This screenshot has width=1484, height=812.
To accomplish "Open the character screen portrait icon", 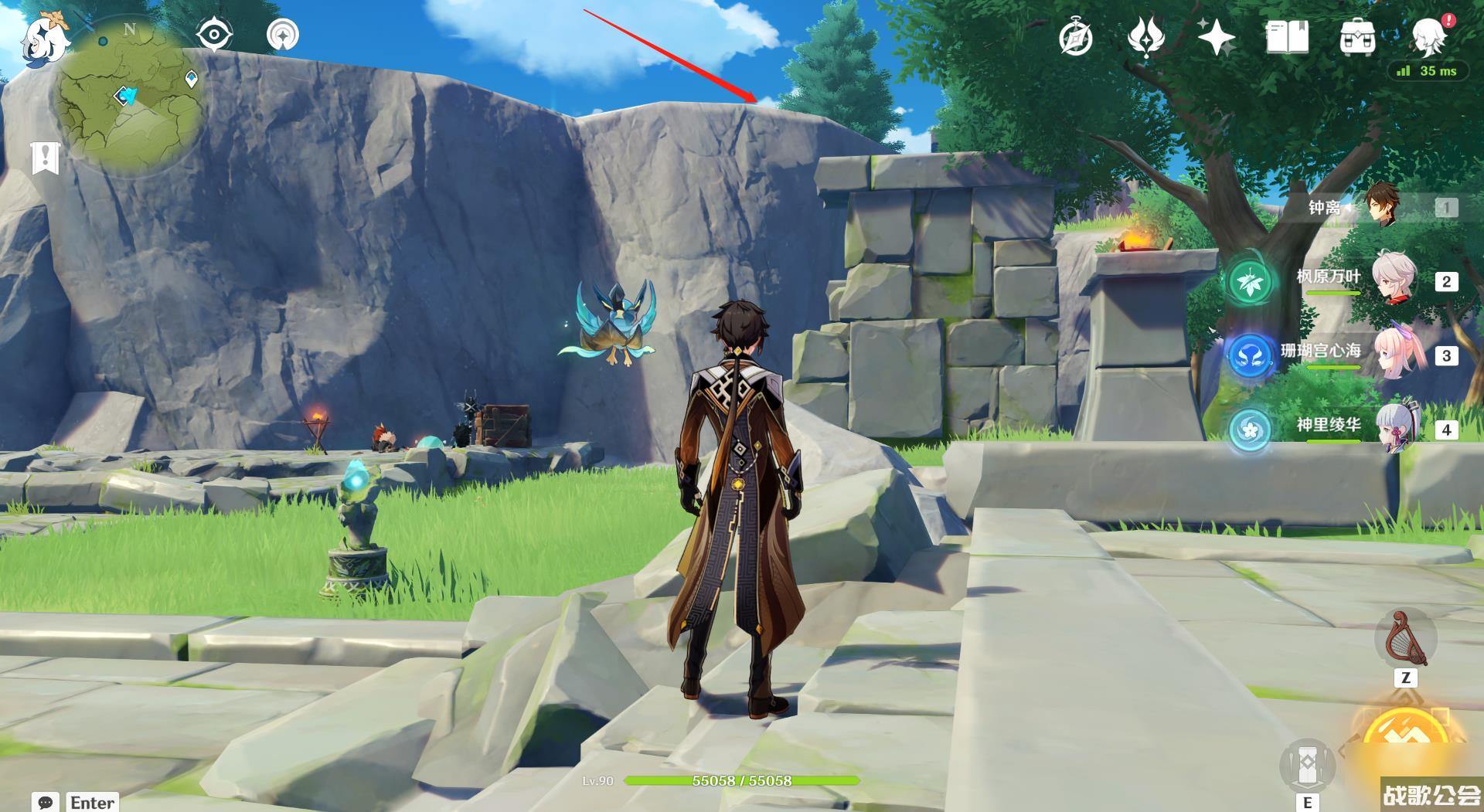I will point(1428,37).
